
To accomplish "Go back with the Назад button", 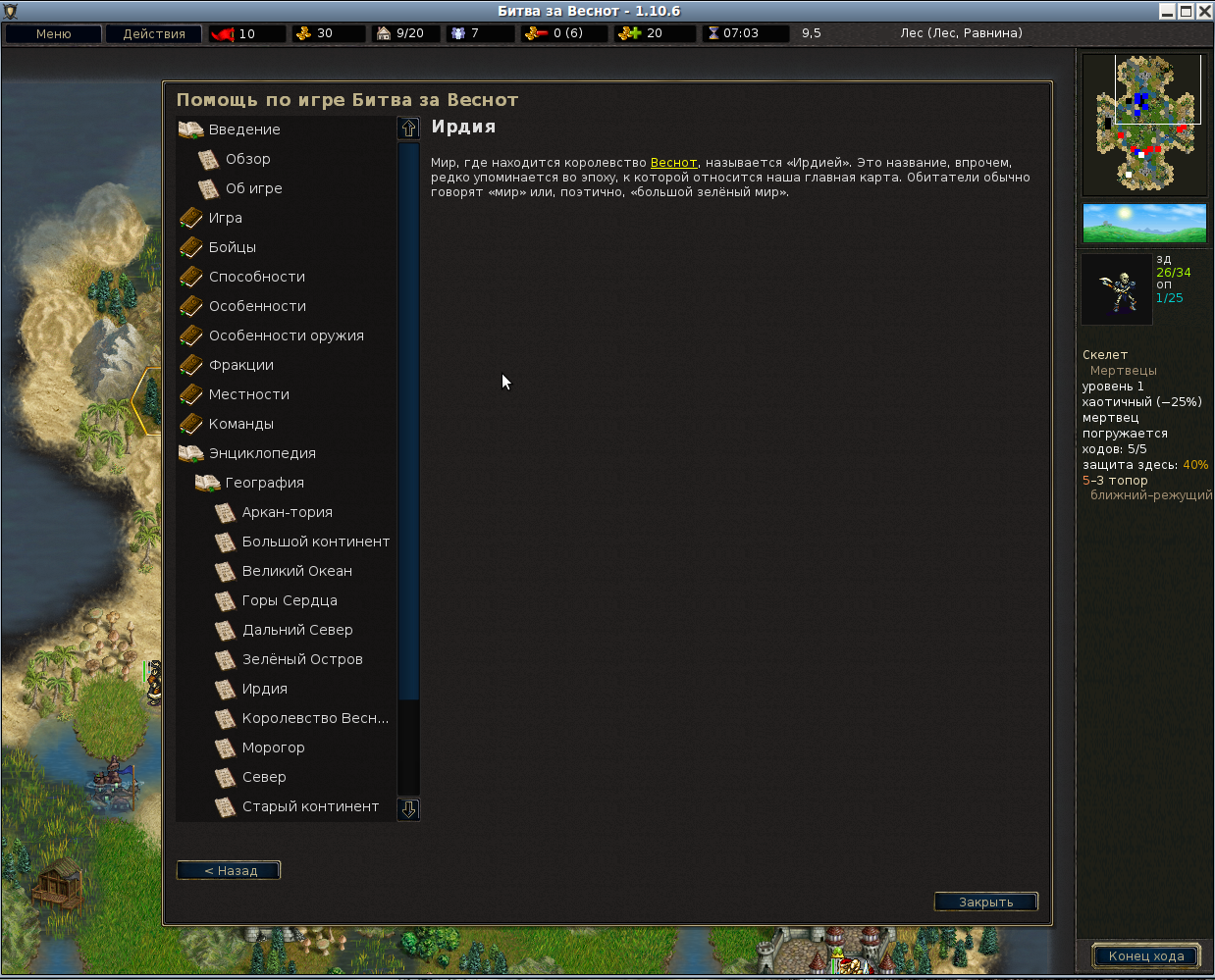I will 229,870.
